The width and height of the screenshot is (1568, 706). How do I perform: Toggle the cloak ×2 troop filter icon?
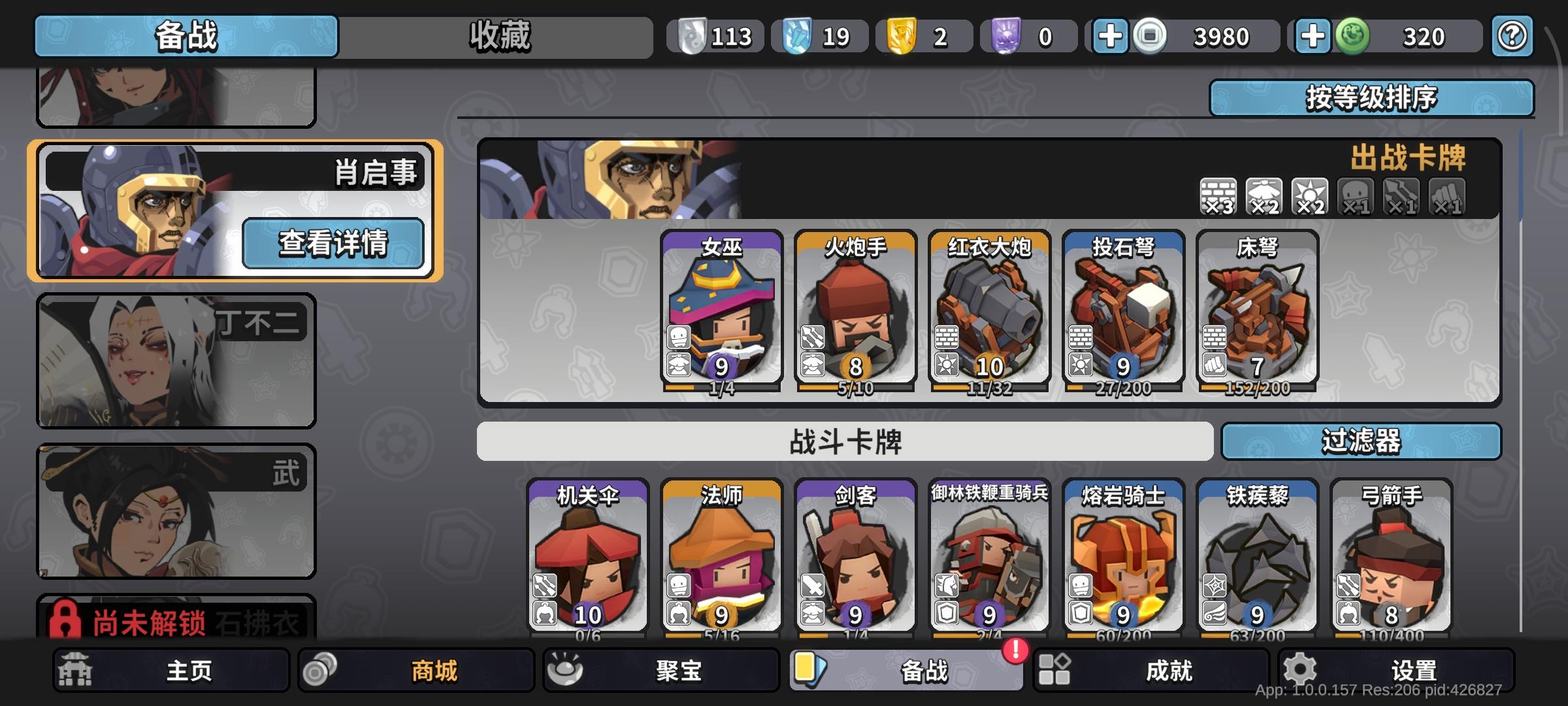pyautogui.click(x=1263, y=197)
